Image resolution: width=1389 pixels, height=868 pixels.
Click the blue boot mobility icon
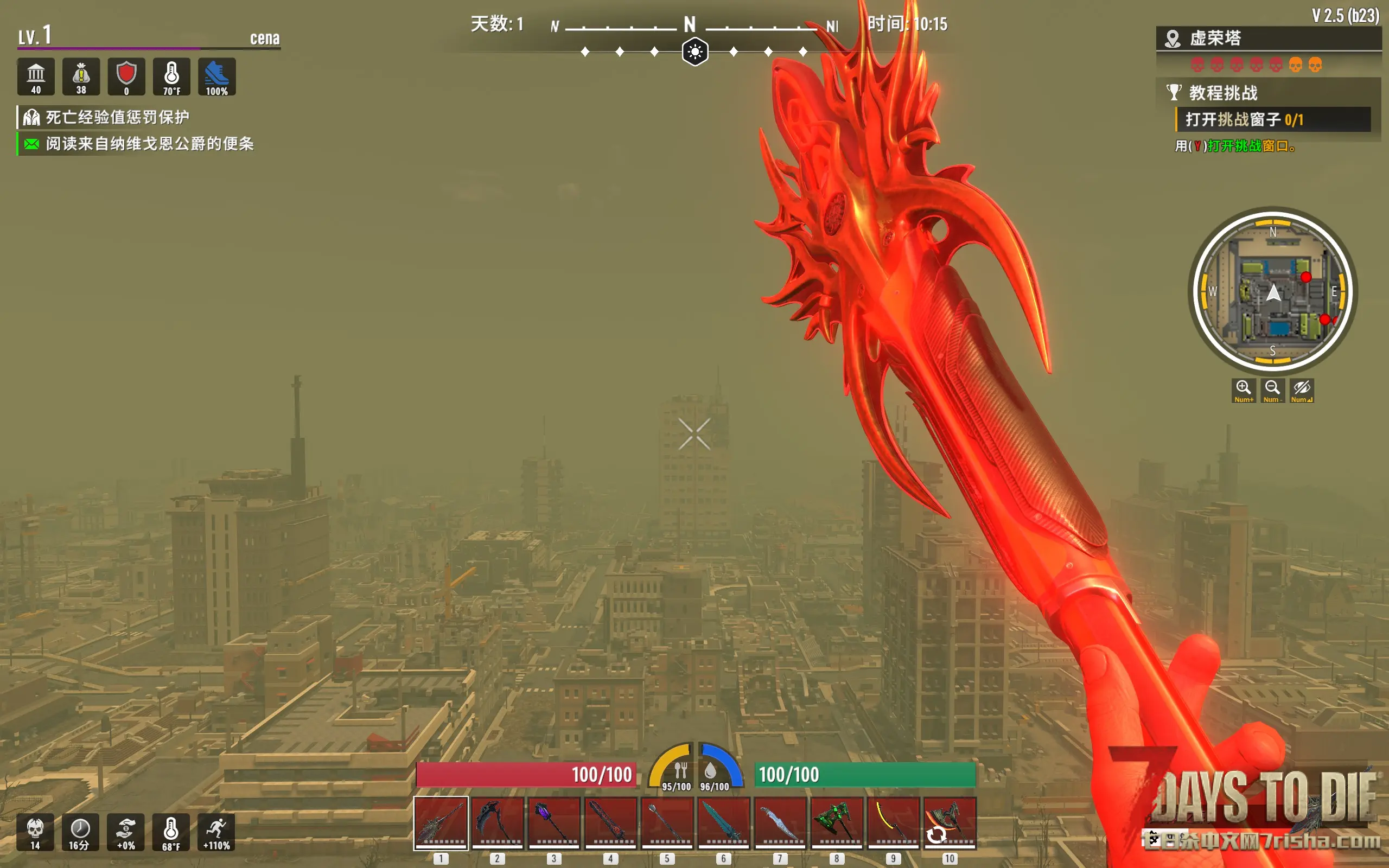coord(216,77)
